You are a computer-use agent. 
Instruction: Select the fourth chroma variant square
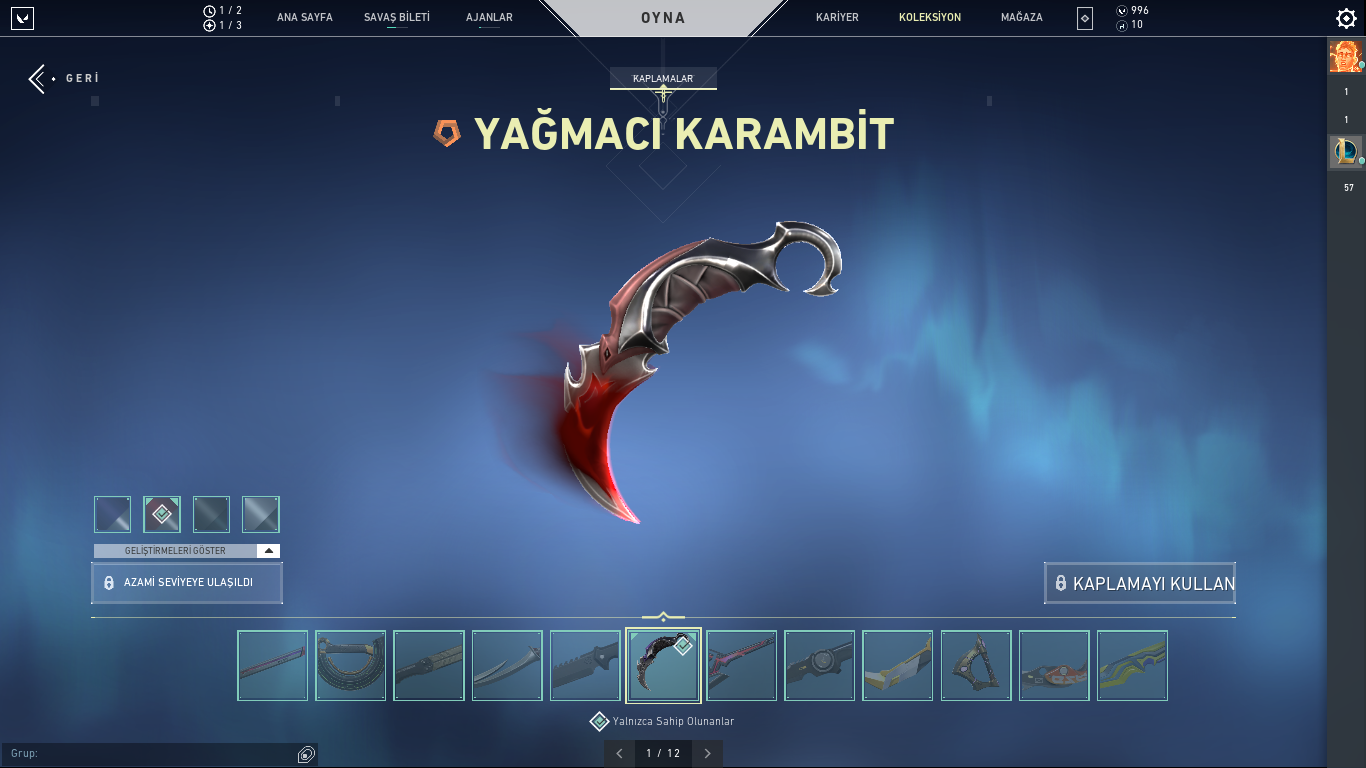click(261, 514)
